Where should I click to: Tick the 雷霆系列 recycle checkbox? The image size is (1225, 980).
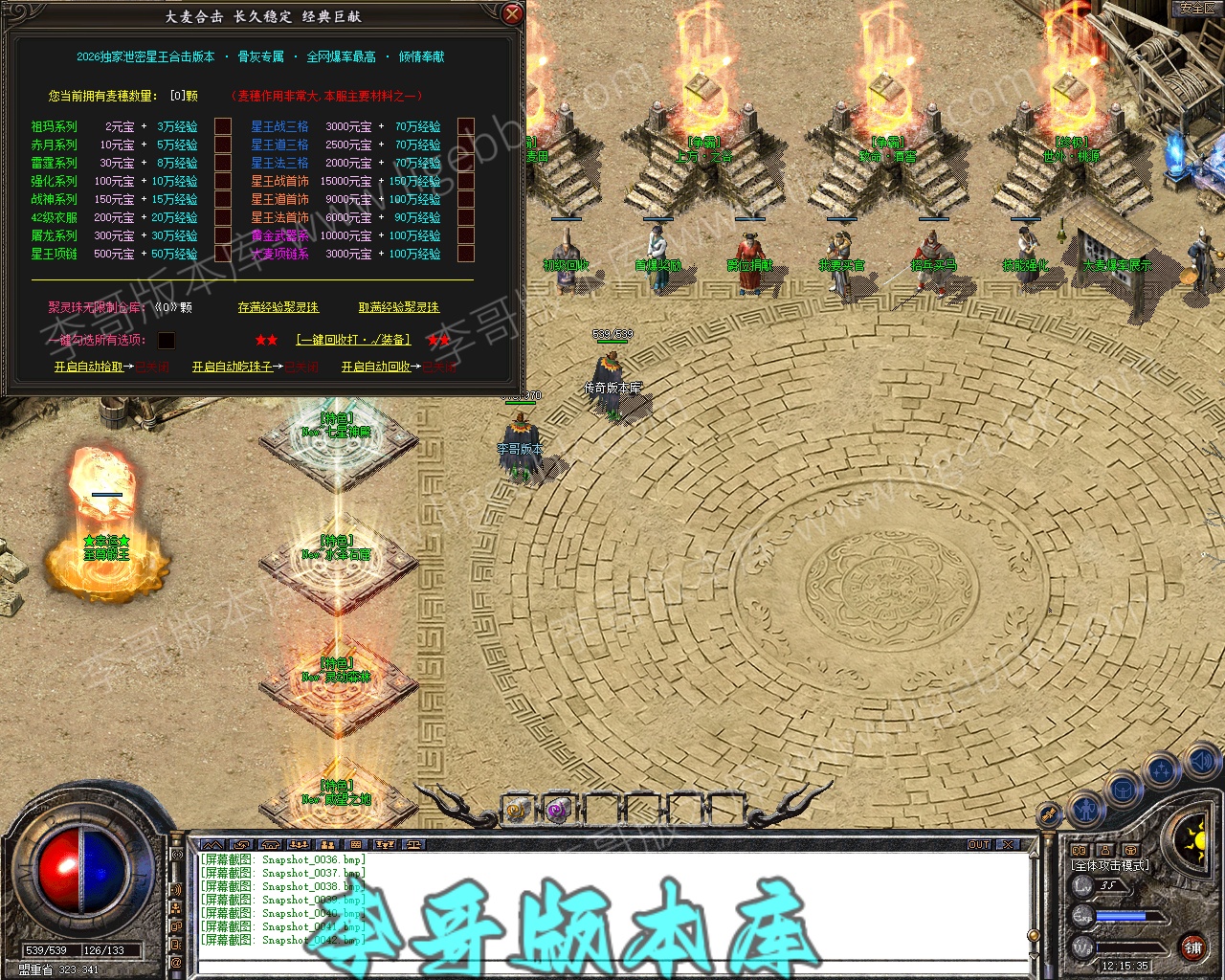(x=223, y=163)
